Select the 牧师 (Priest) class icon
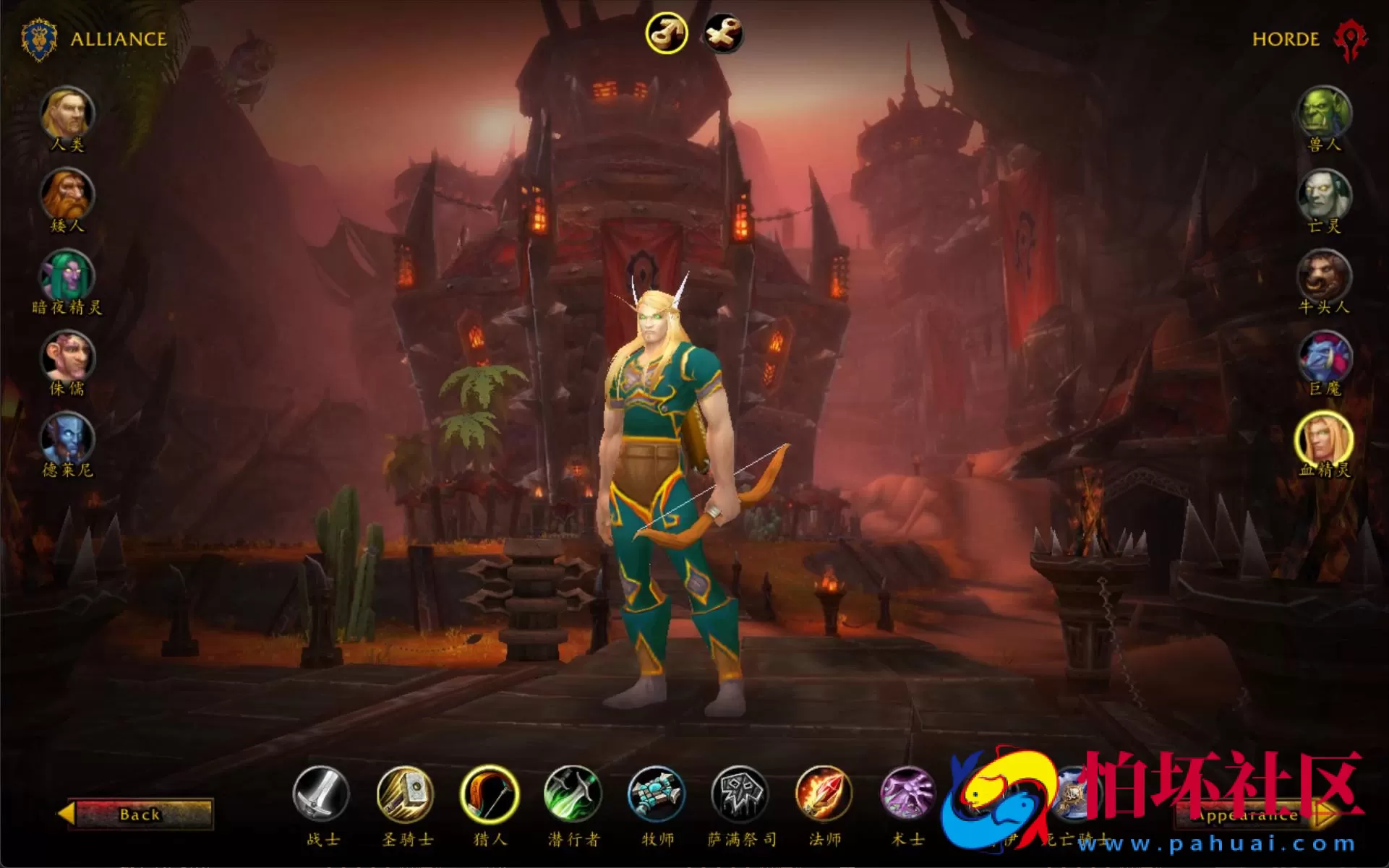 (x=656, y=798)
